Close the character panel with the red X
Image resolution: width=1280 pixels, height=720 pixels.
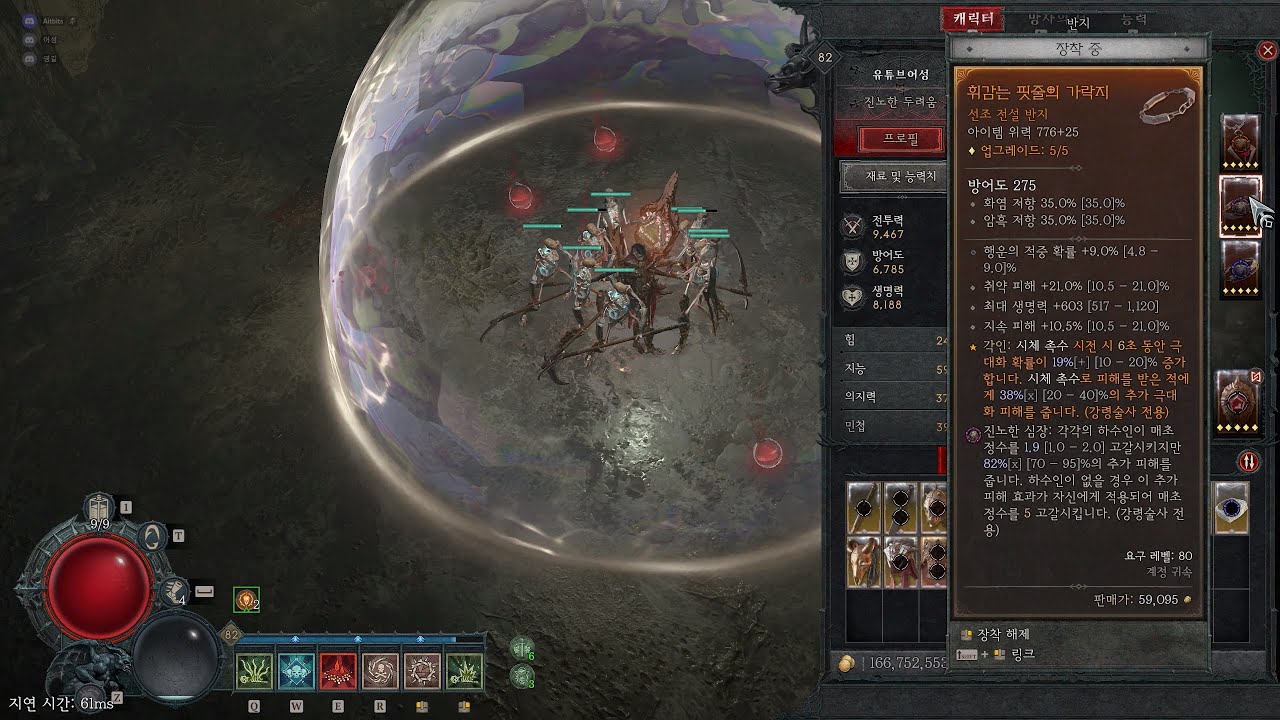click(1267, 50)
